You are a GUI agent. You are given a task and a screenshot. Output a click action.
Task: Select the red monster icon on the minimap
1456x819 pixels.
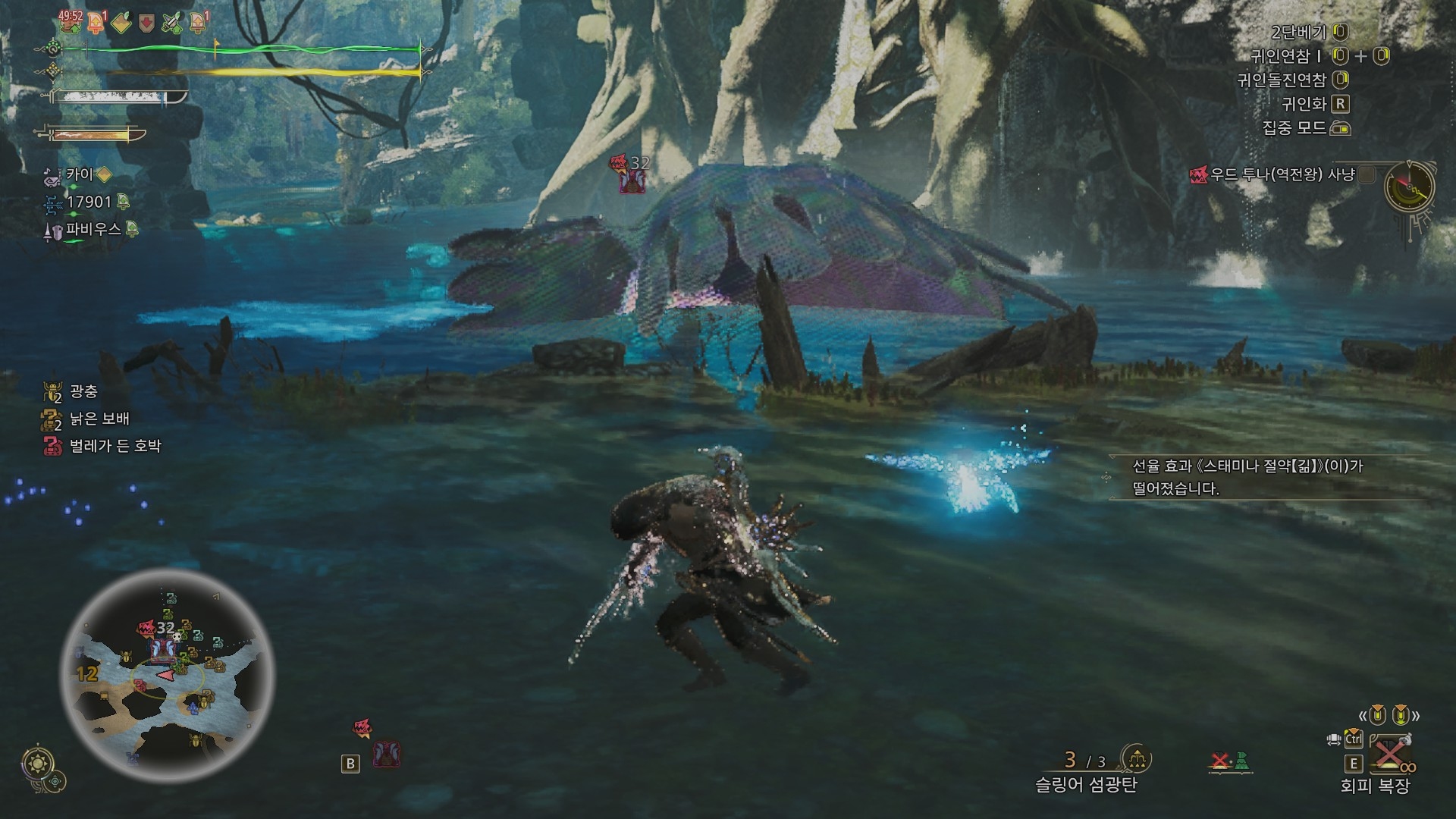(x=145, y=629)
